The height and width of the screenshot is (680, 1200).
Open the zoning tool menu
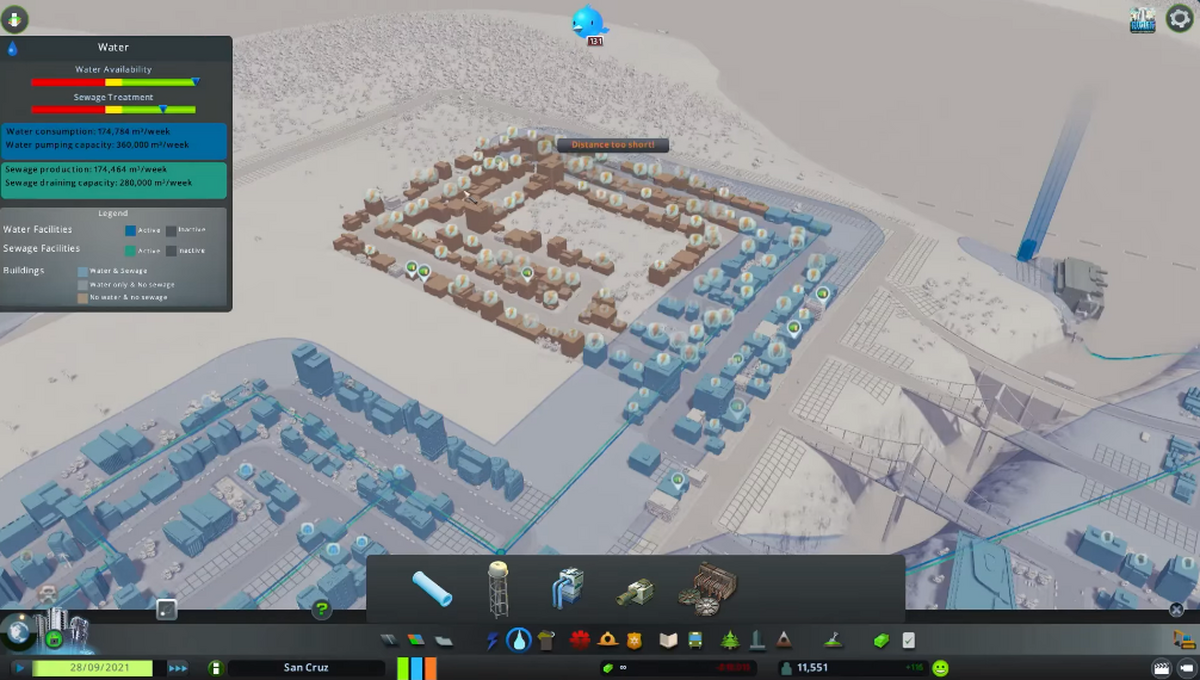pos(415,641)
